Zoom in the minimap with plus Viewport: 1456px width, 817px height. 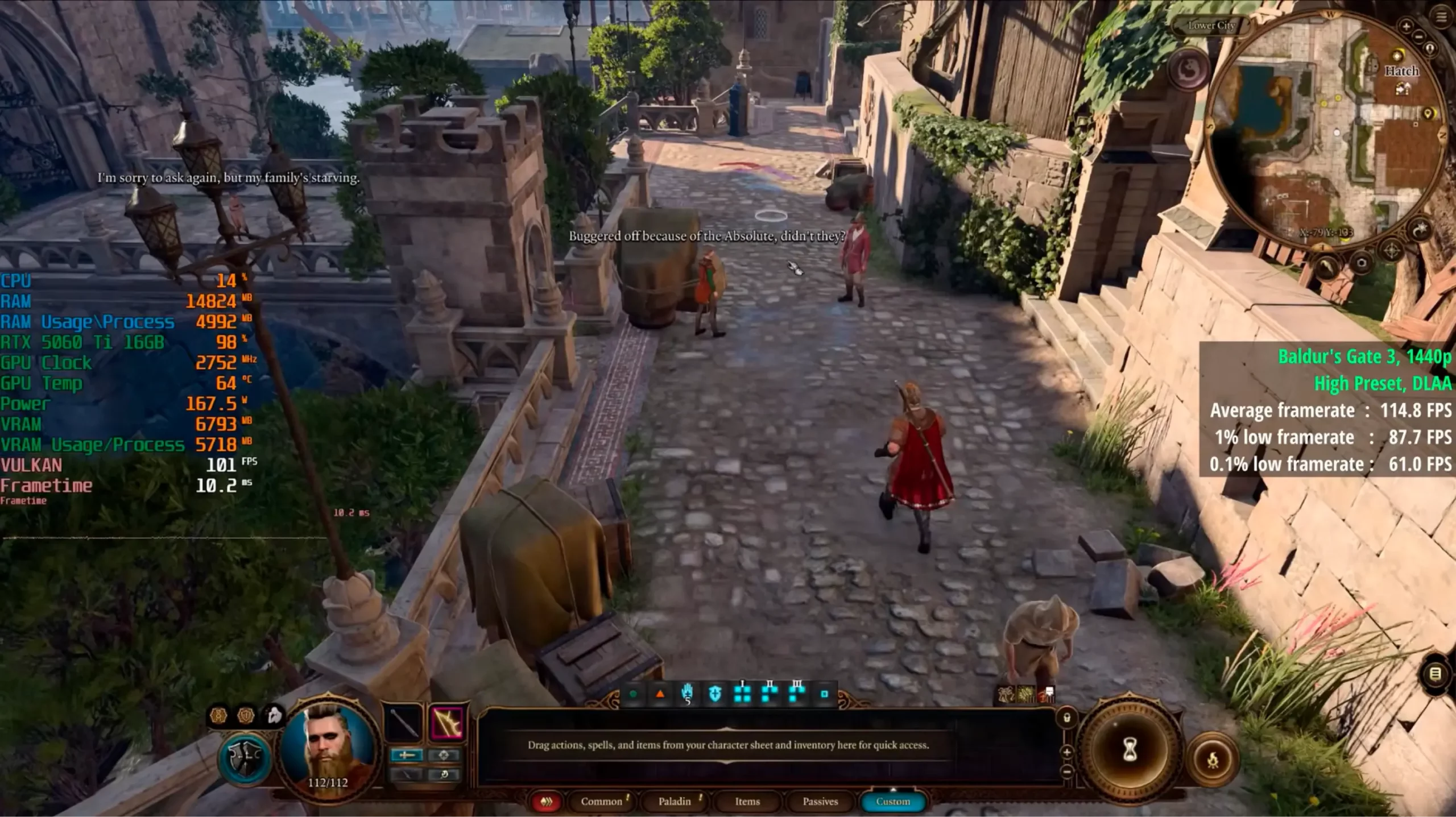pyautogui.click(x=1406, y=26)
